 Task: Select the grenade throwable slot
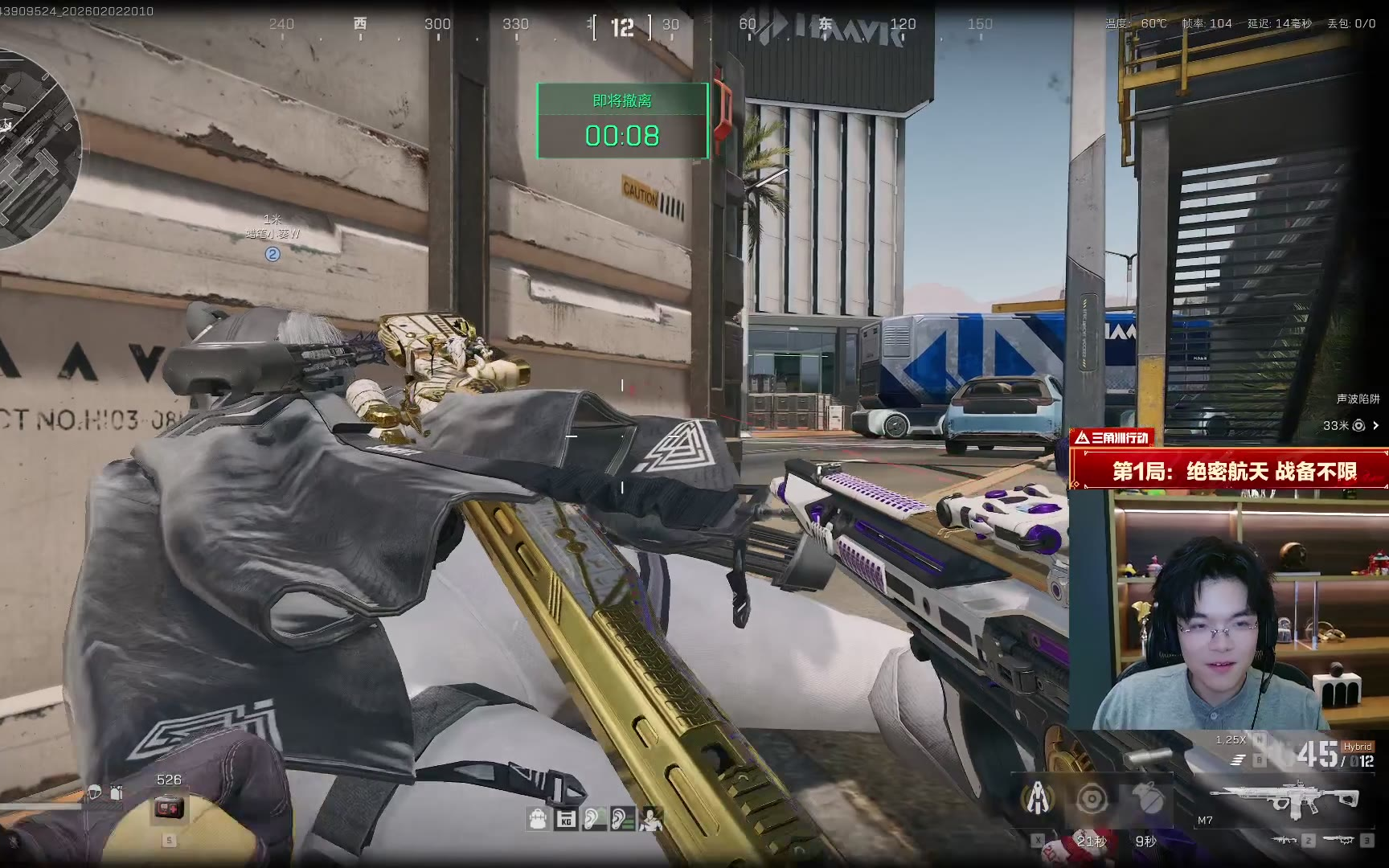pyautogui.click(x=1147, y=799)
